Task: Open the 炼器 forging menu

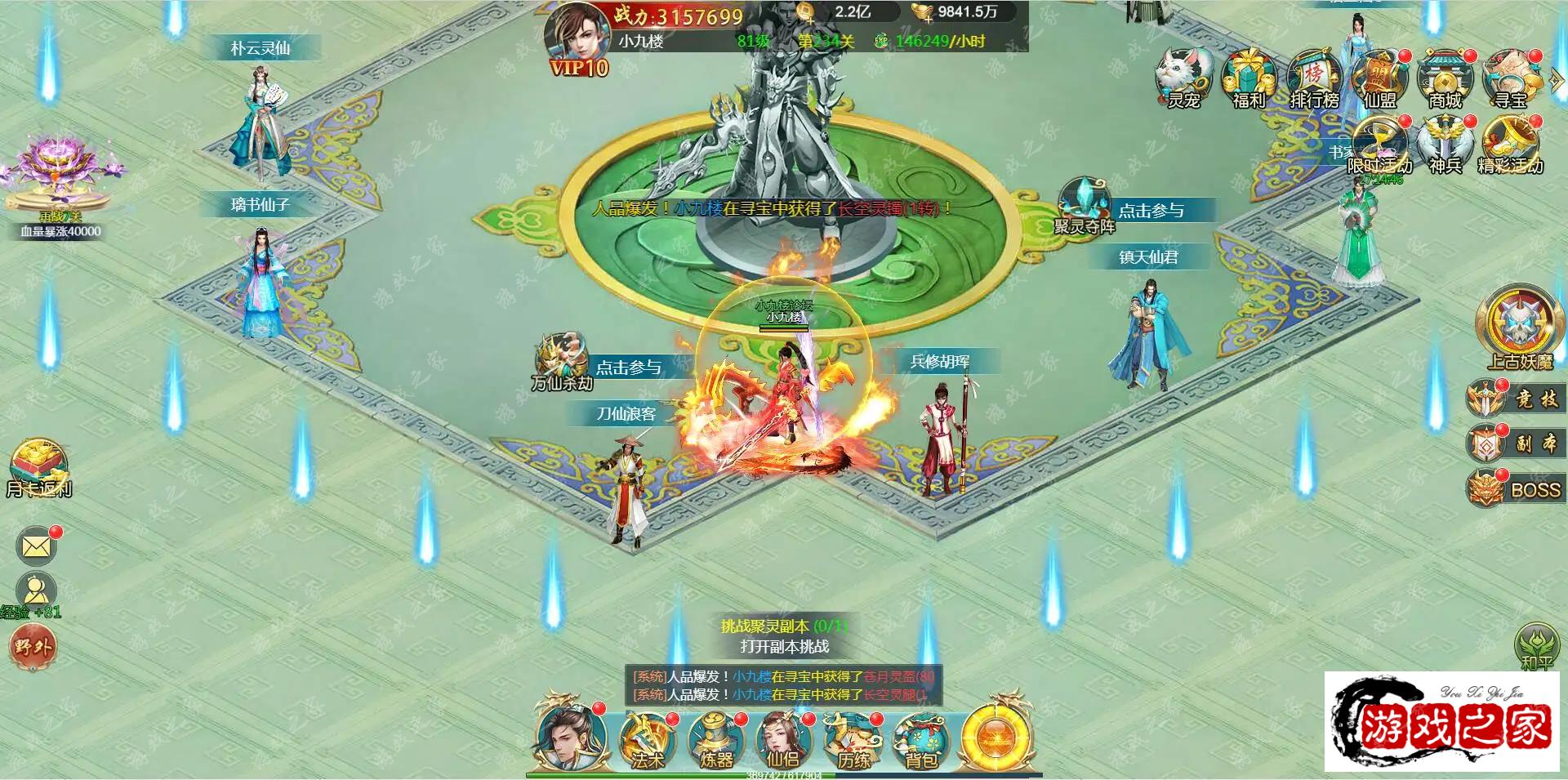Action: click(x=716, y=741)
